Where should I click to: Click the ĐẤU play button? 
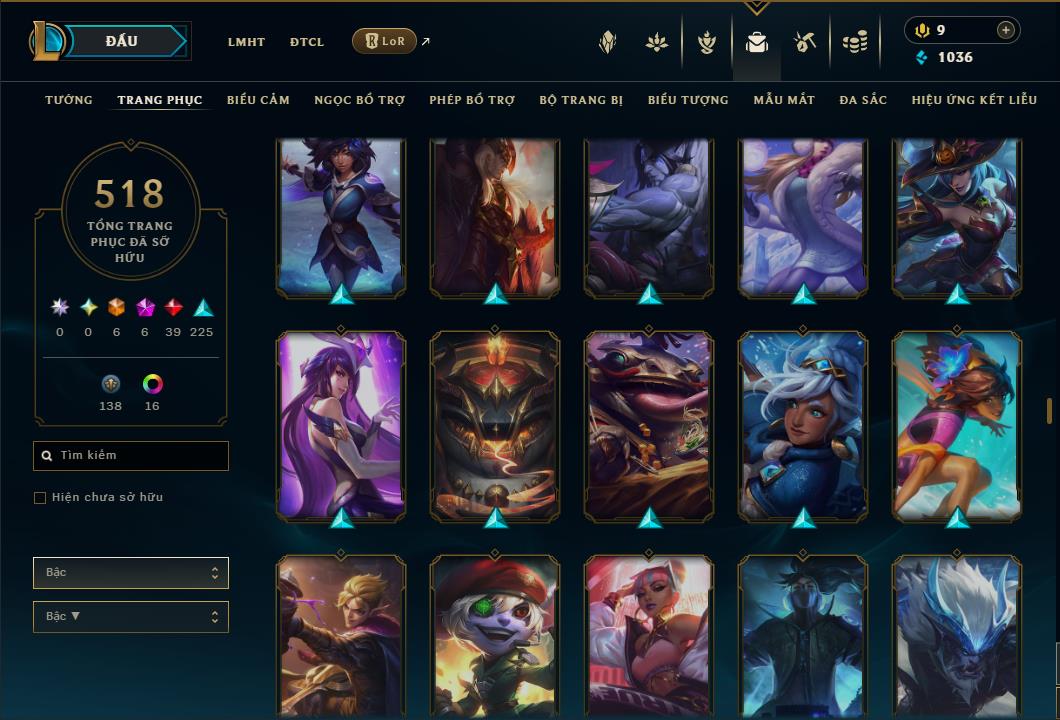tap(122, 41)
